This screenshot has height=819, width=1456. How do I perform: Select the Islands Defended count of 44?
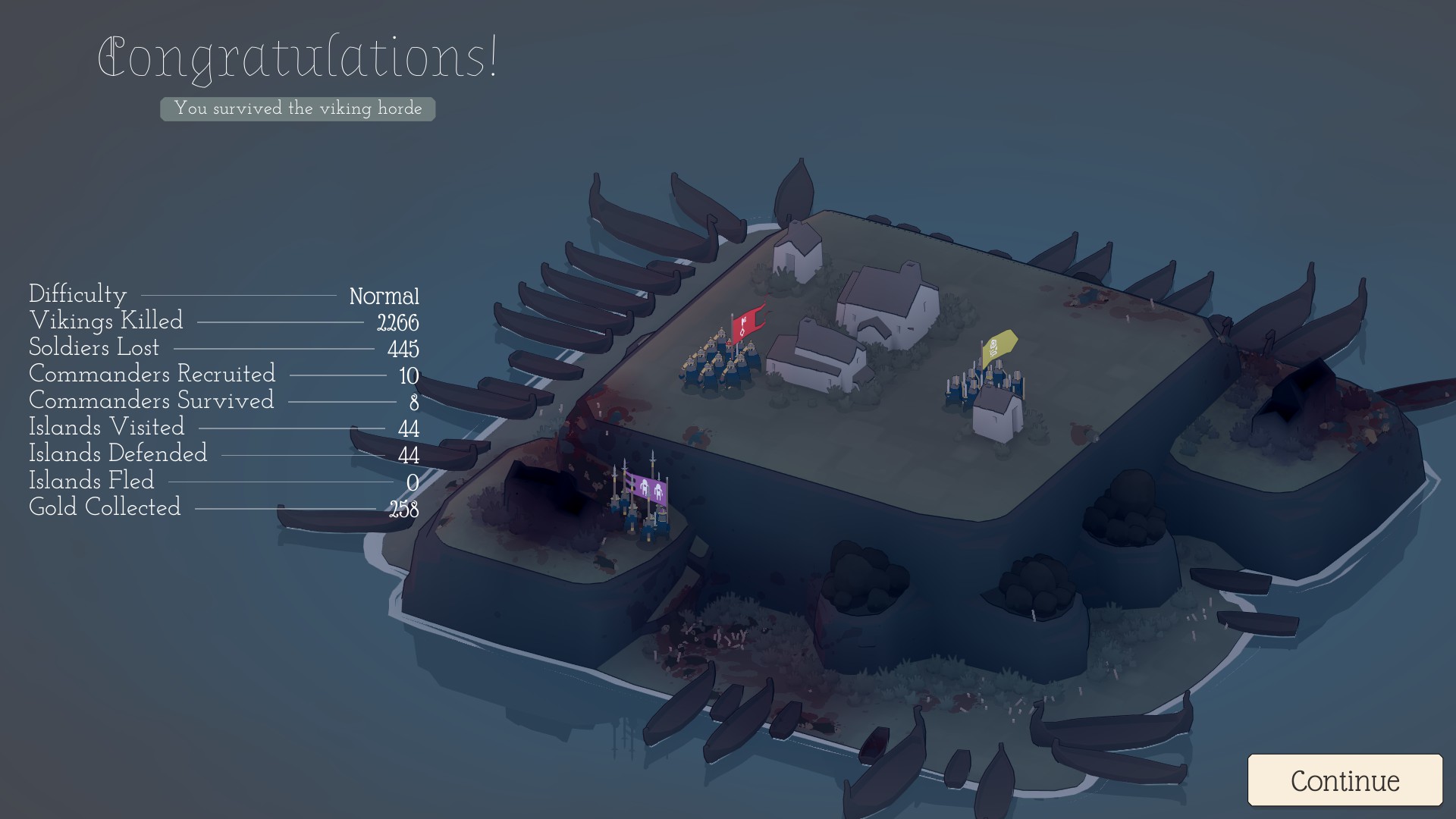point(220,454)
